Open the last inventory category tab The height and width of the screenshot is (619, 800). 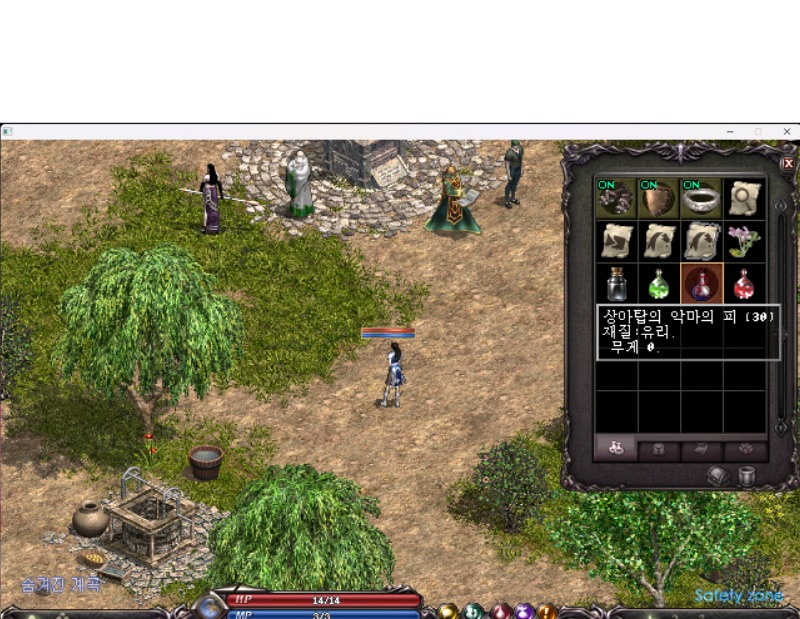(x=745, y=448)
